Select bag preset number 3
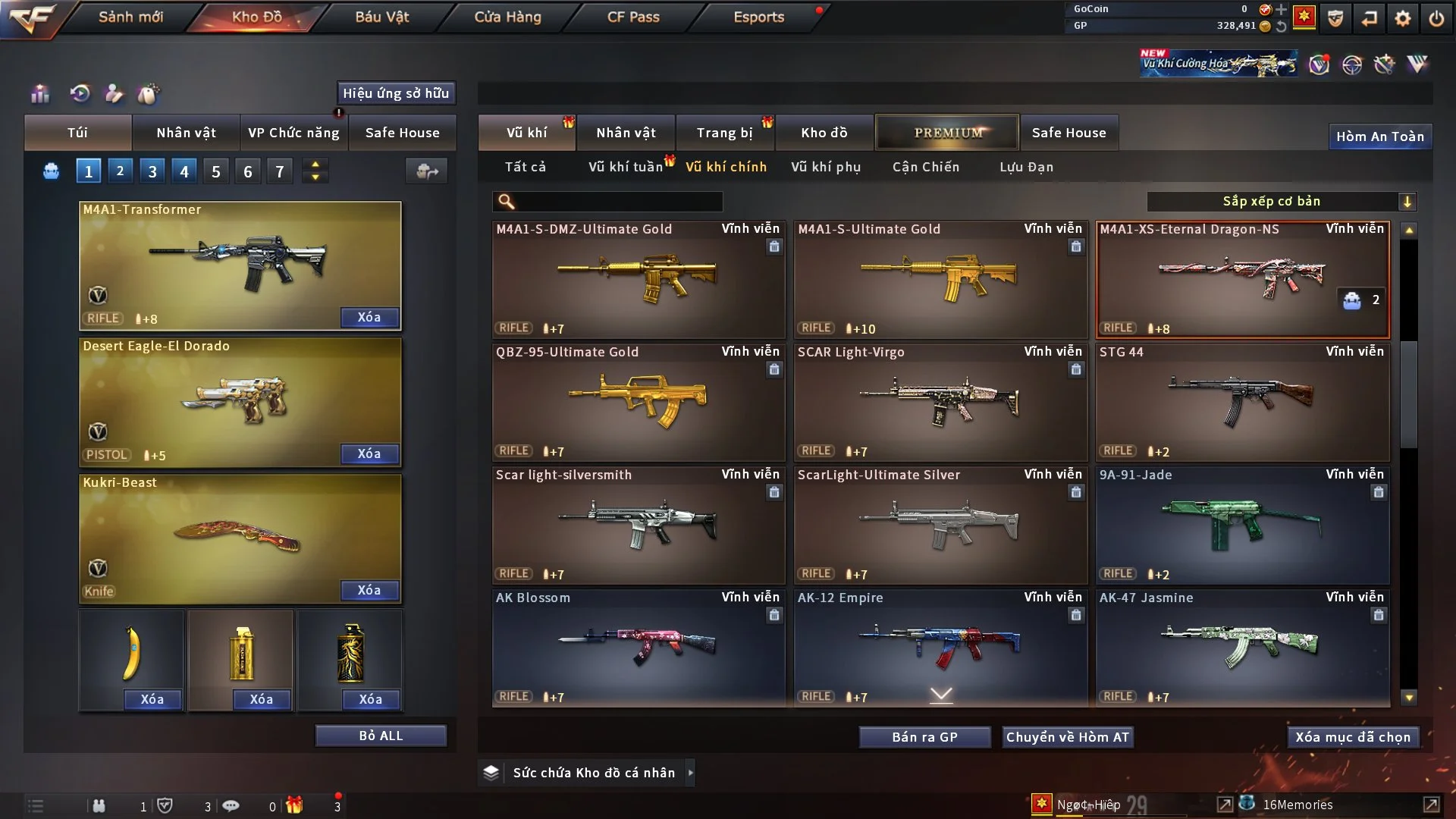The height and width of the screenshot is (819, 1456). [152, 171]
